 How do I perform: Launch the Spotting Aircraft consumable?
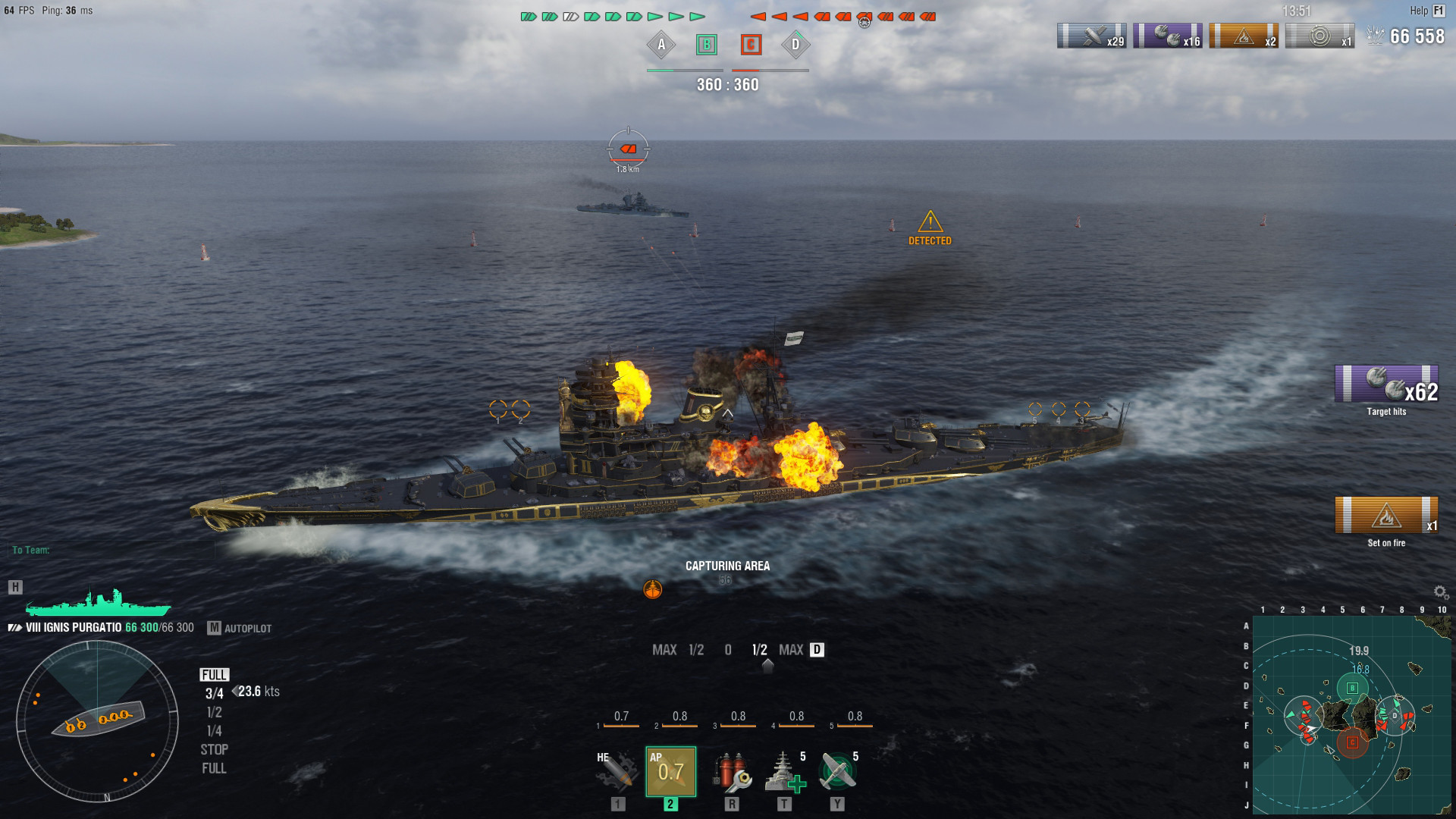pos(839,771)
